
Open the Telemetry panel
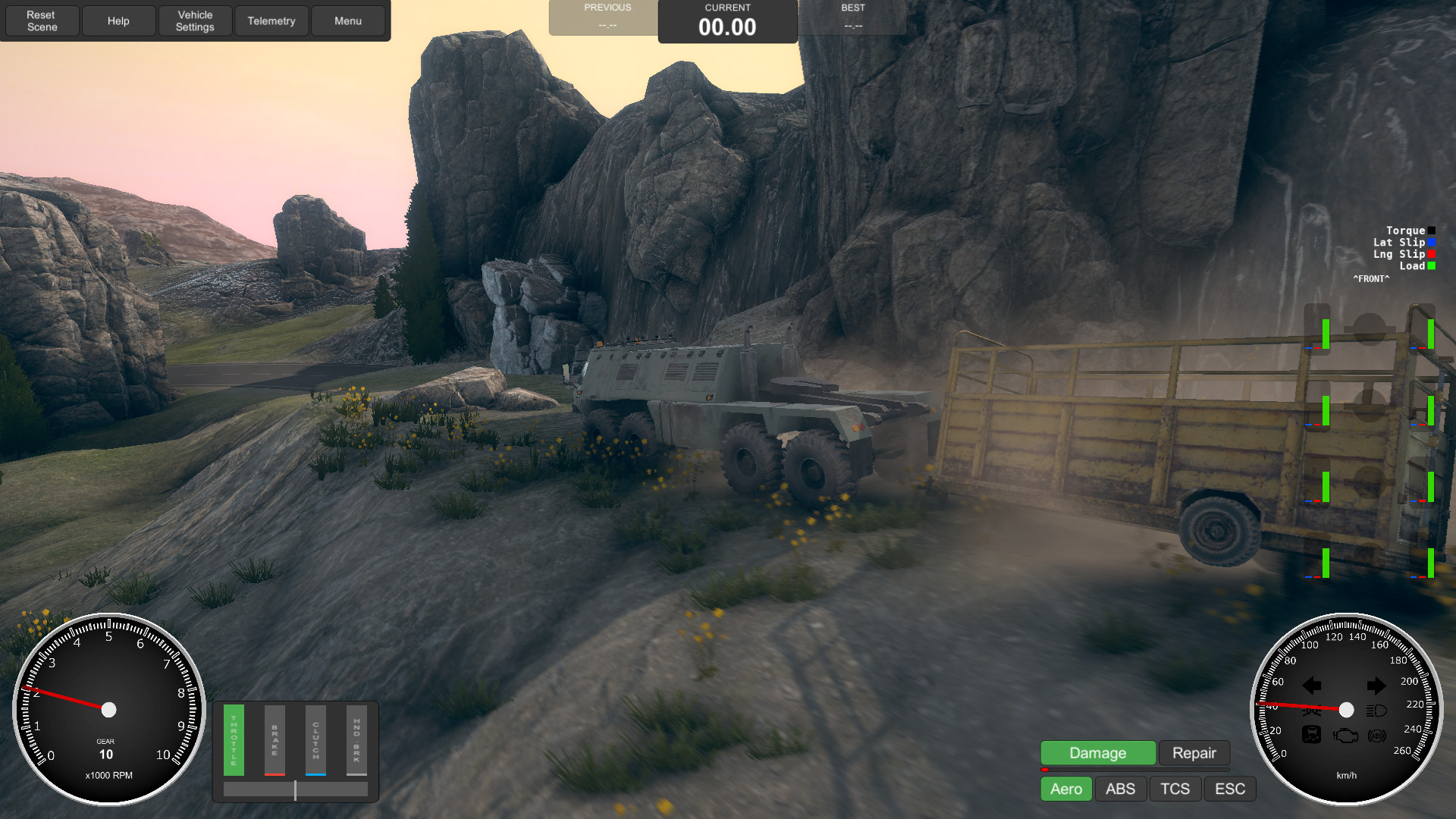(271, 20)
